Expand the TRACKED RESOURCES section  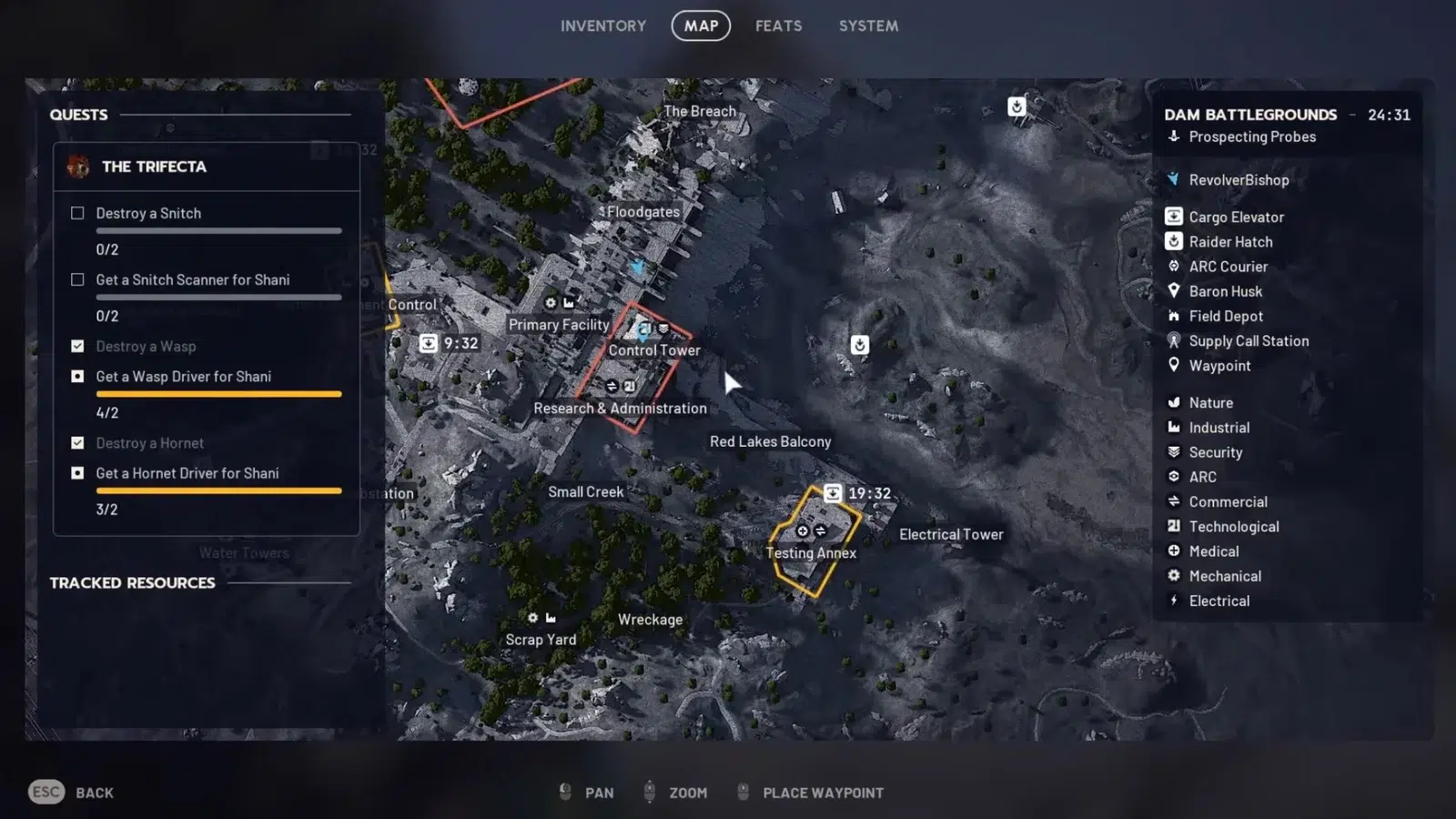coord(133,582)
